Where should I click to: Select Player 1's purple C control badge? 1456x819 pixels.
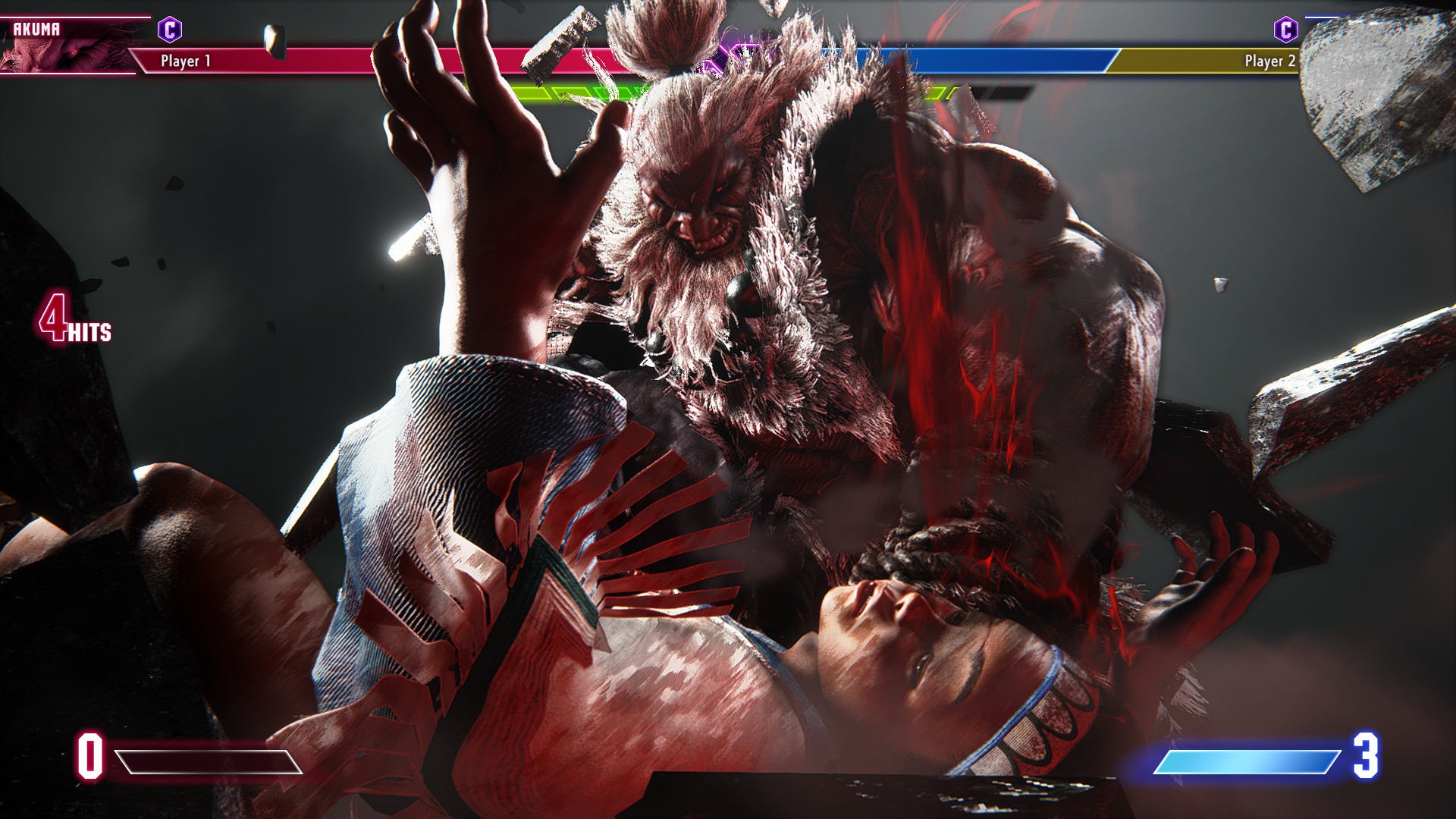(170, 30)
